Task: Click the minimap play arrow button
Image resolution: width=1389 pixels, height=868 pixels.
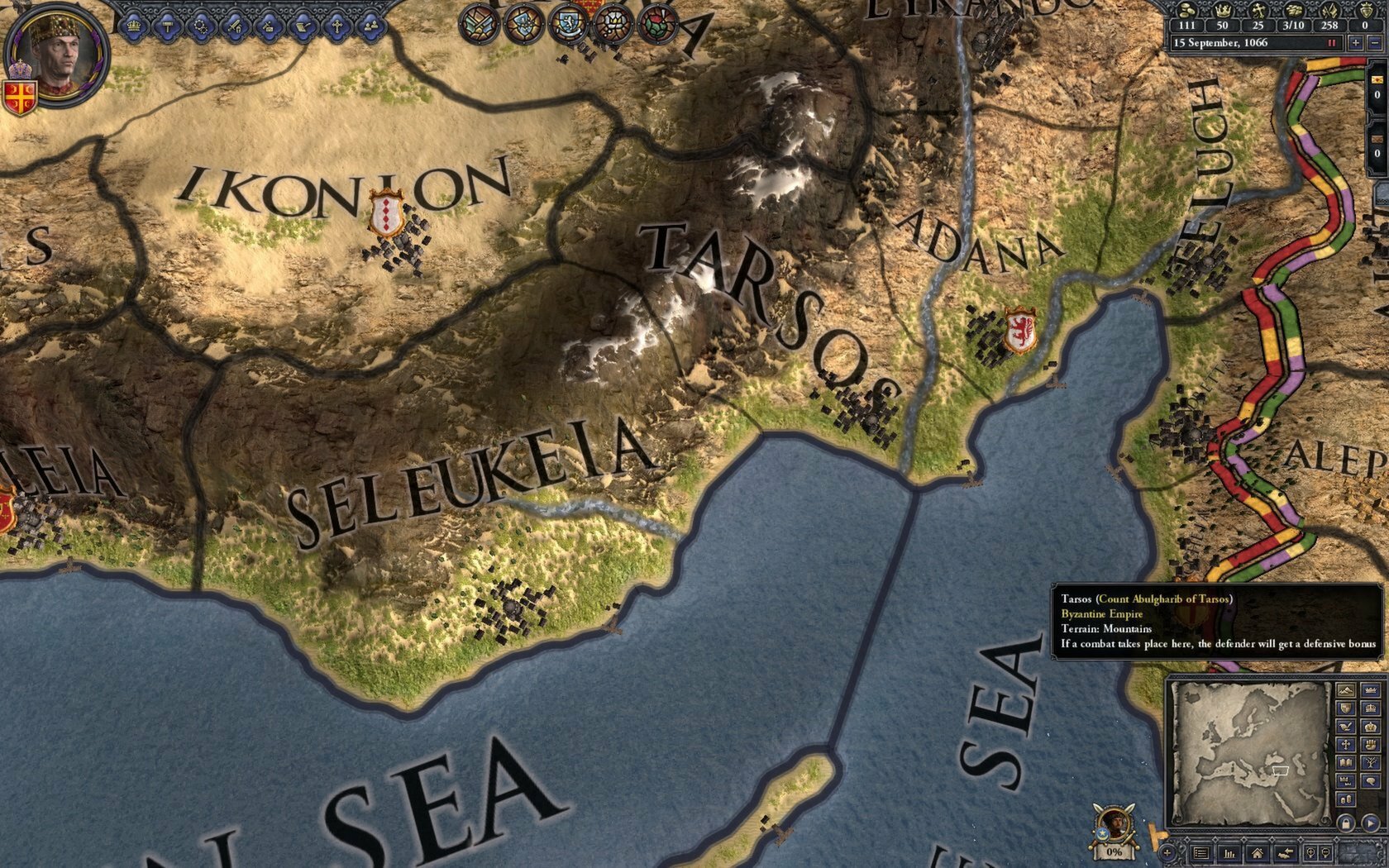Action: 1369,822
